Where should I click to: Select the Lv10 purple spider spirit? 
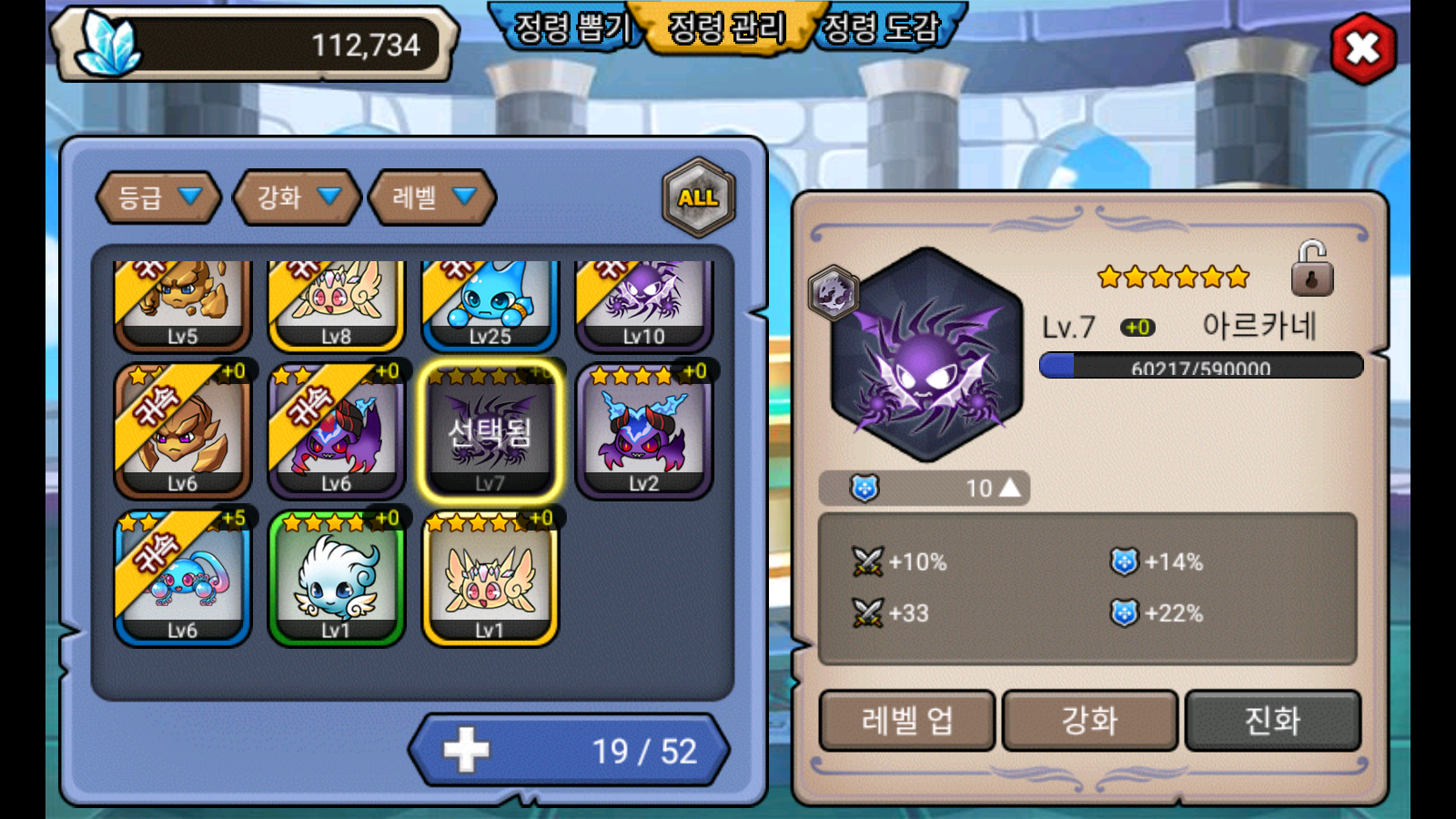coord(644,305)
